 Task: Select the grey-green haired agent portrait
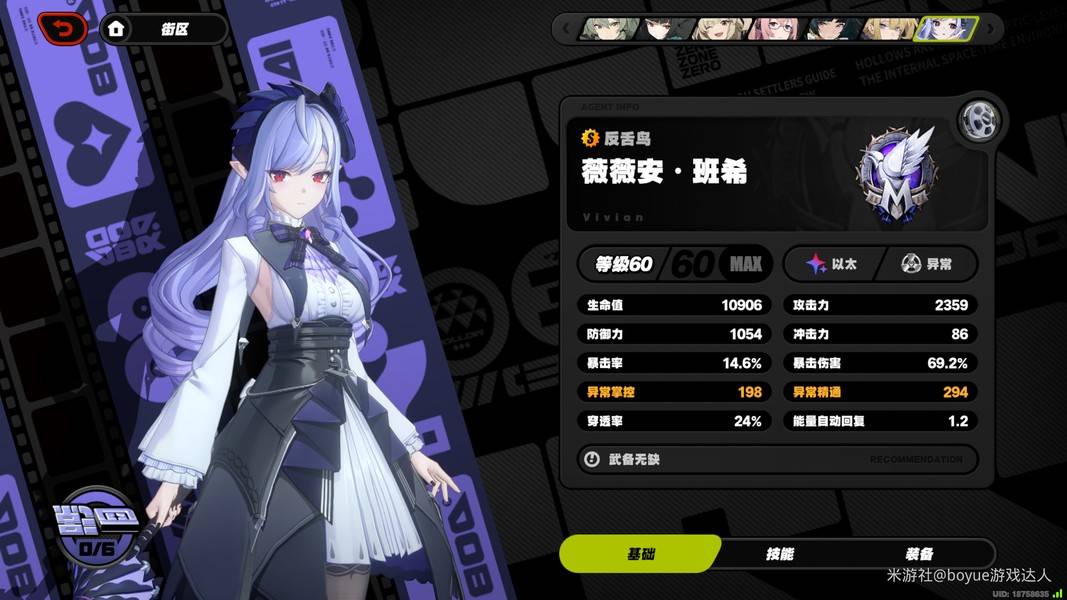[x=609, y=28]
